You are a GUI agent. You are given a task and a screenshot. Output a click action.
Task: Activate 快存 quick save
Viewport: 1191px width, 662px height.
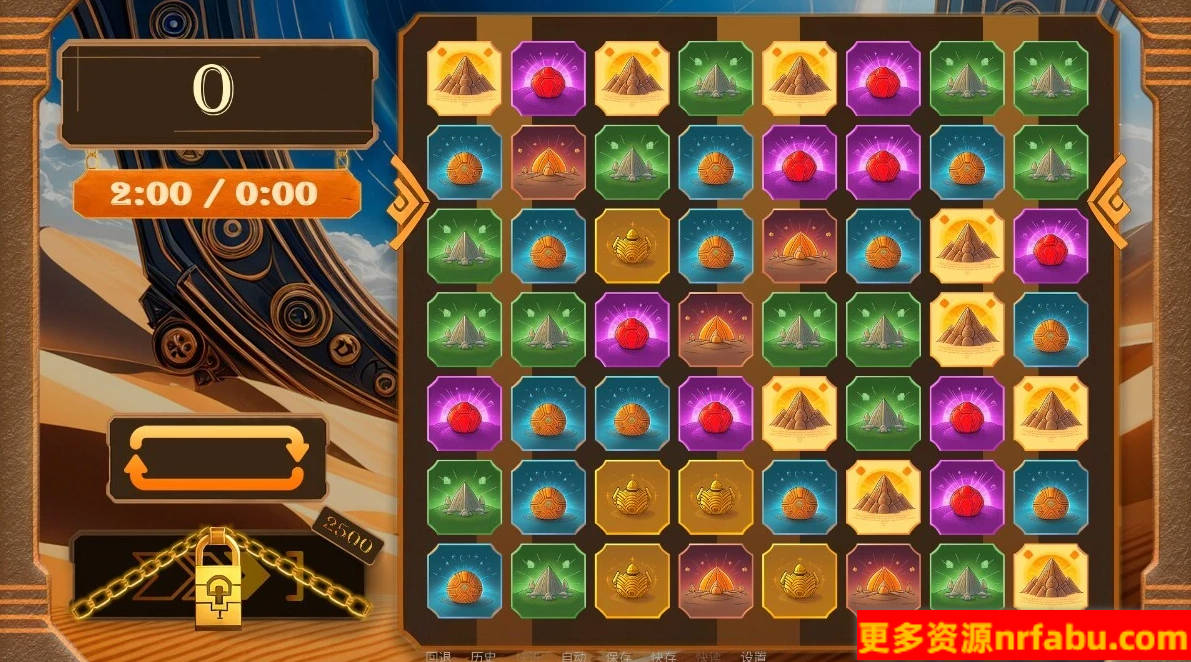click(663, 657)
